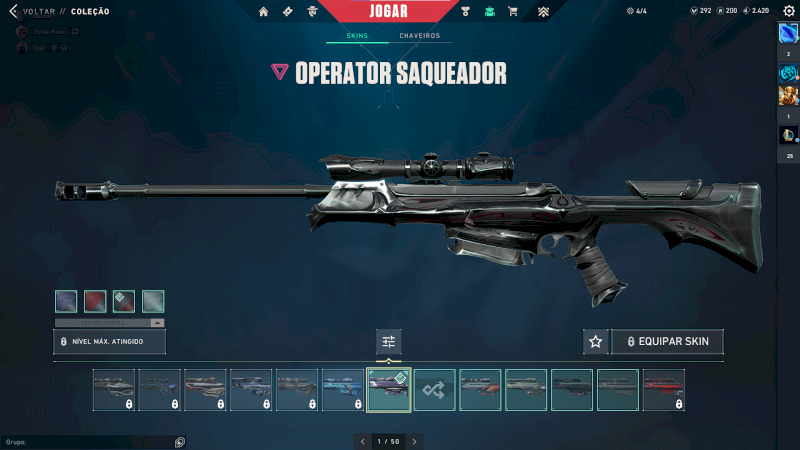Open the store shopping cart icon
The height and width of the screenshot is (450, 800).
(x=513, y=12)
